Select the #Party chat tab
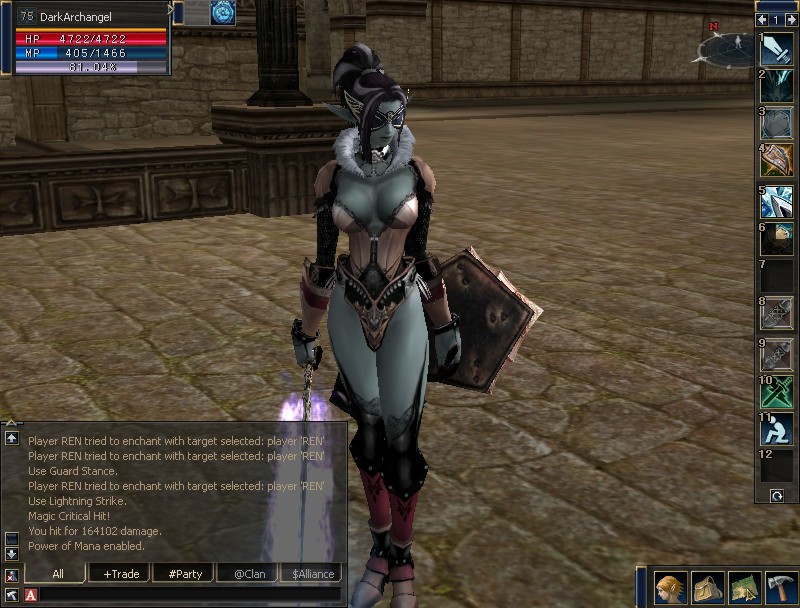 coord(185,574)
